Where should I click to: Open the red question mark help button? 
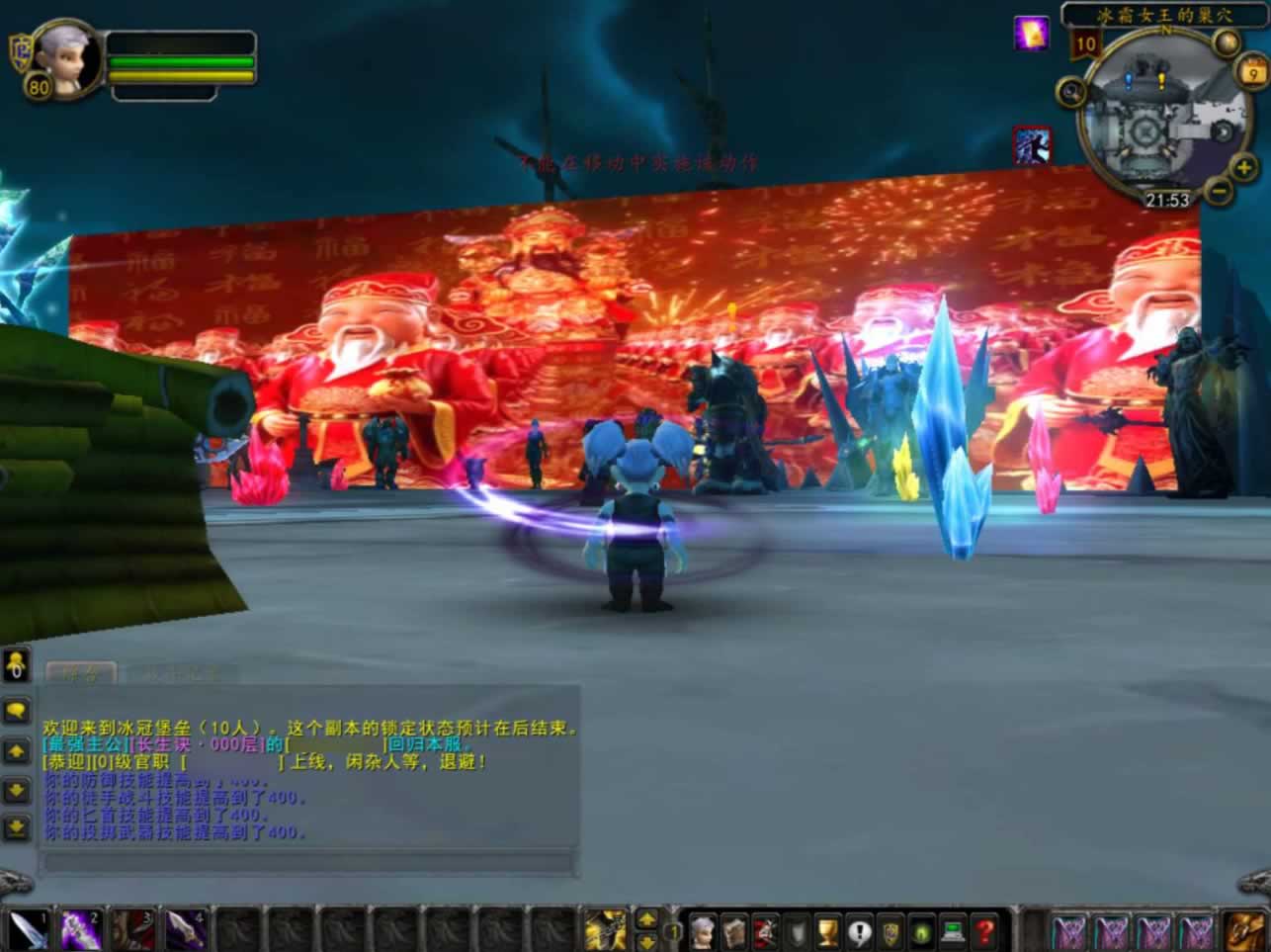[x=984, y=930]
